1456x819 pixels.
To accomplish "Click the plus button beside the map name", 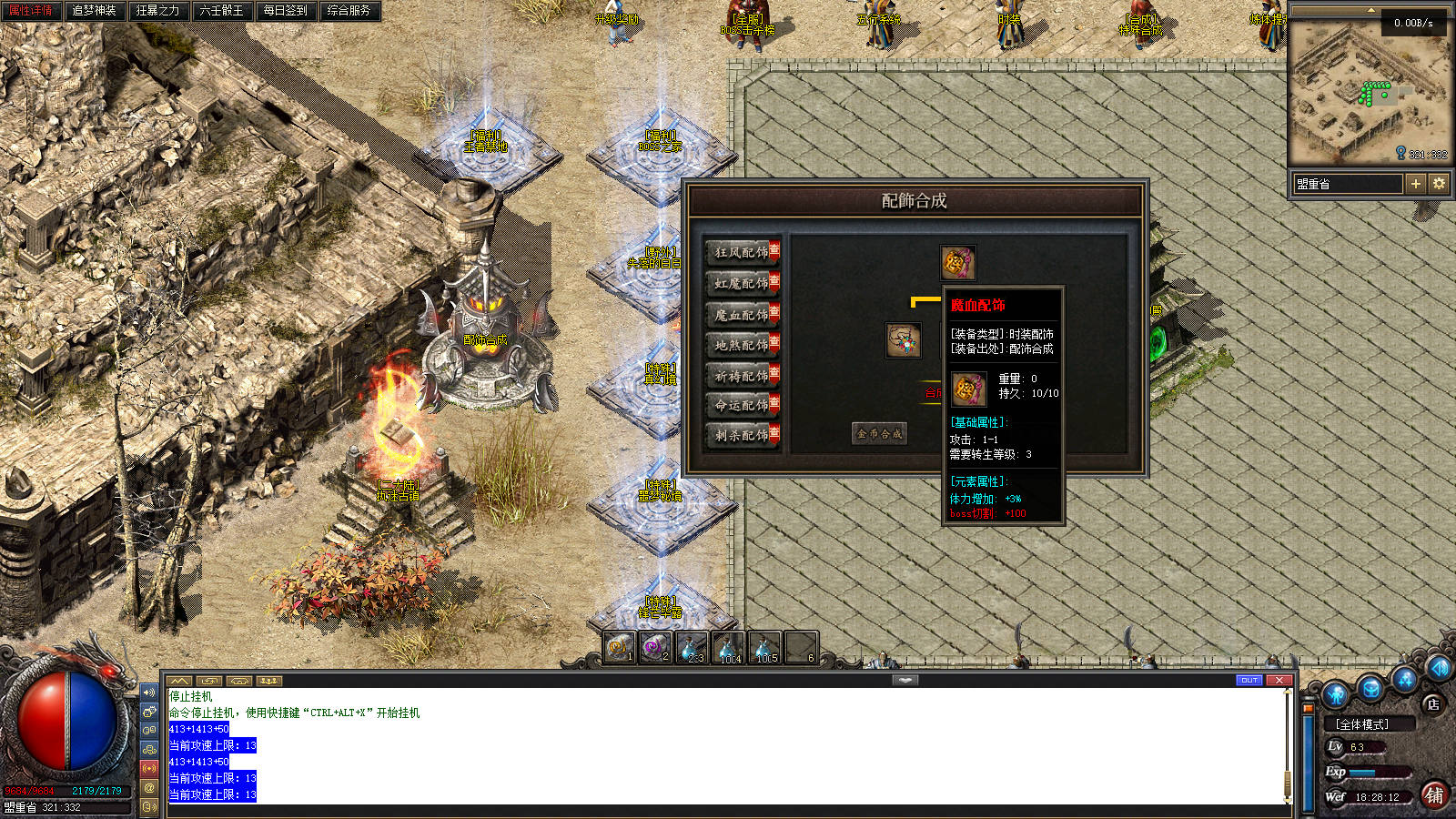I will [x=1415, y=184].
